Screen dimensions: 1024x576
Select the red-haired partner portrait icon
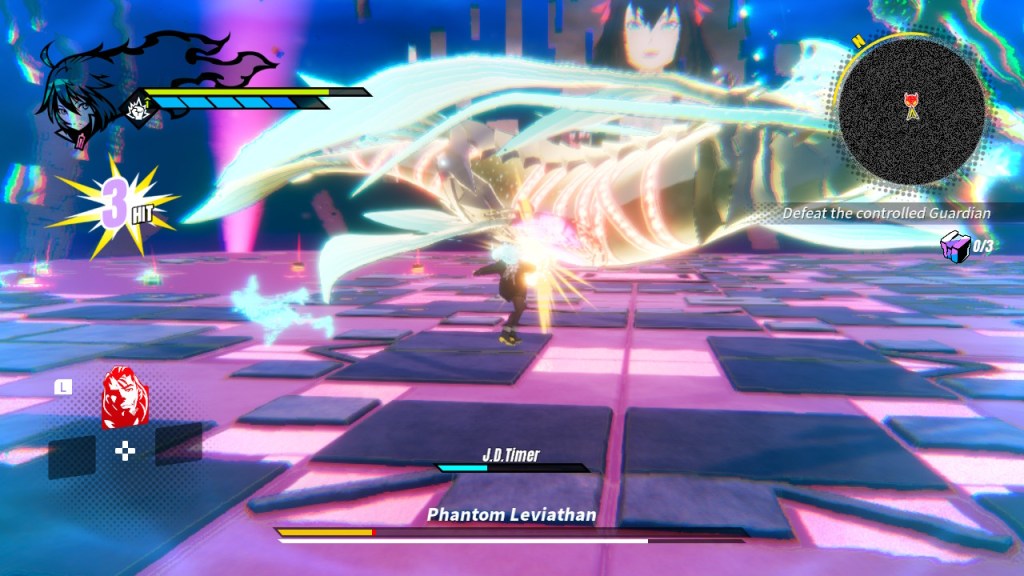(x=124, y=397)
